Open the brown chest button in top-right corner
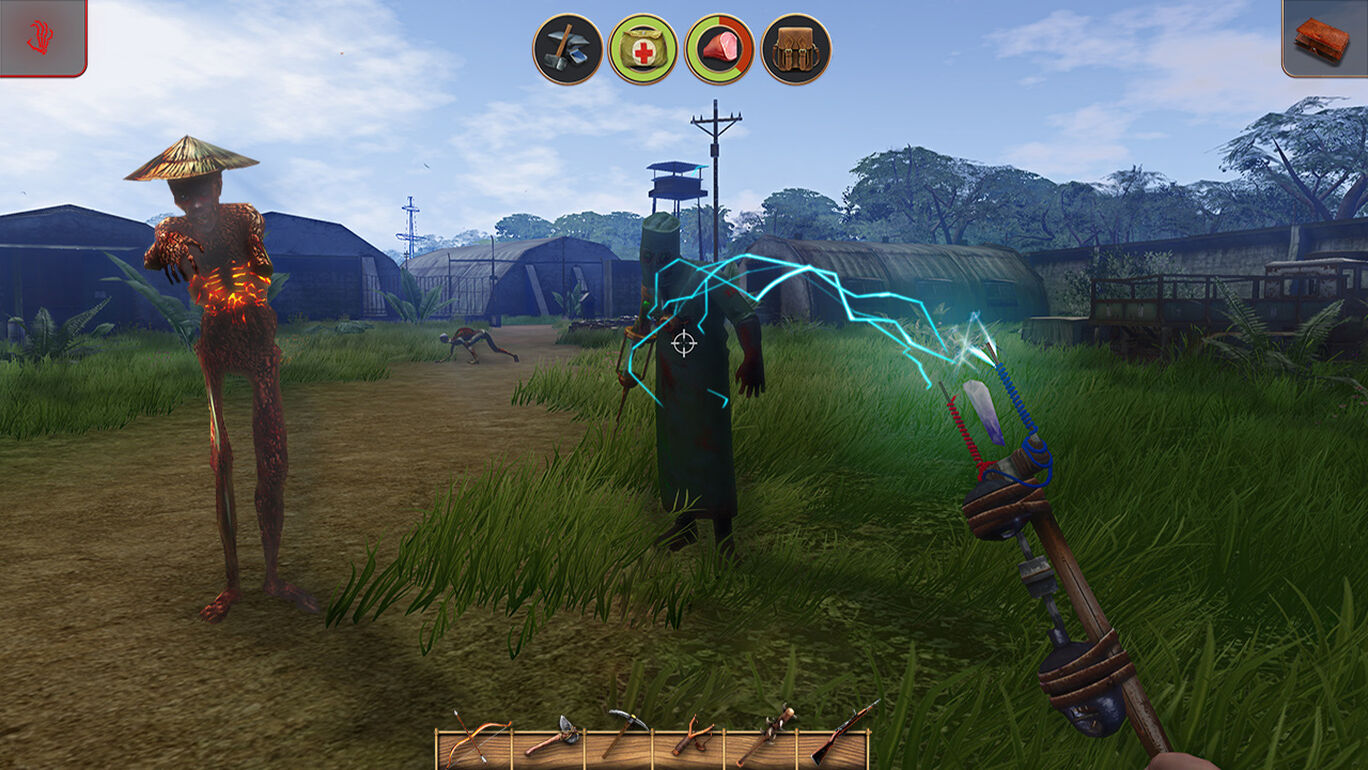Viewport: 1368px width, 770px height. pos(1324,38)
